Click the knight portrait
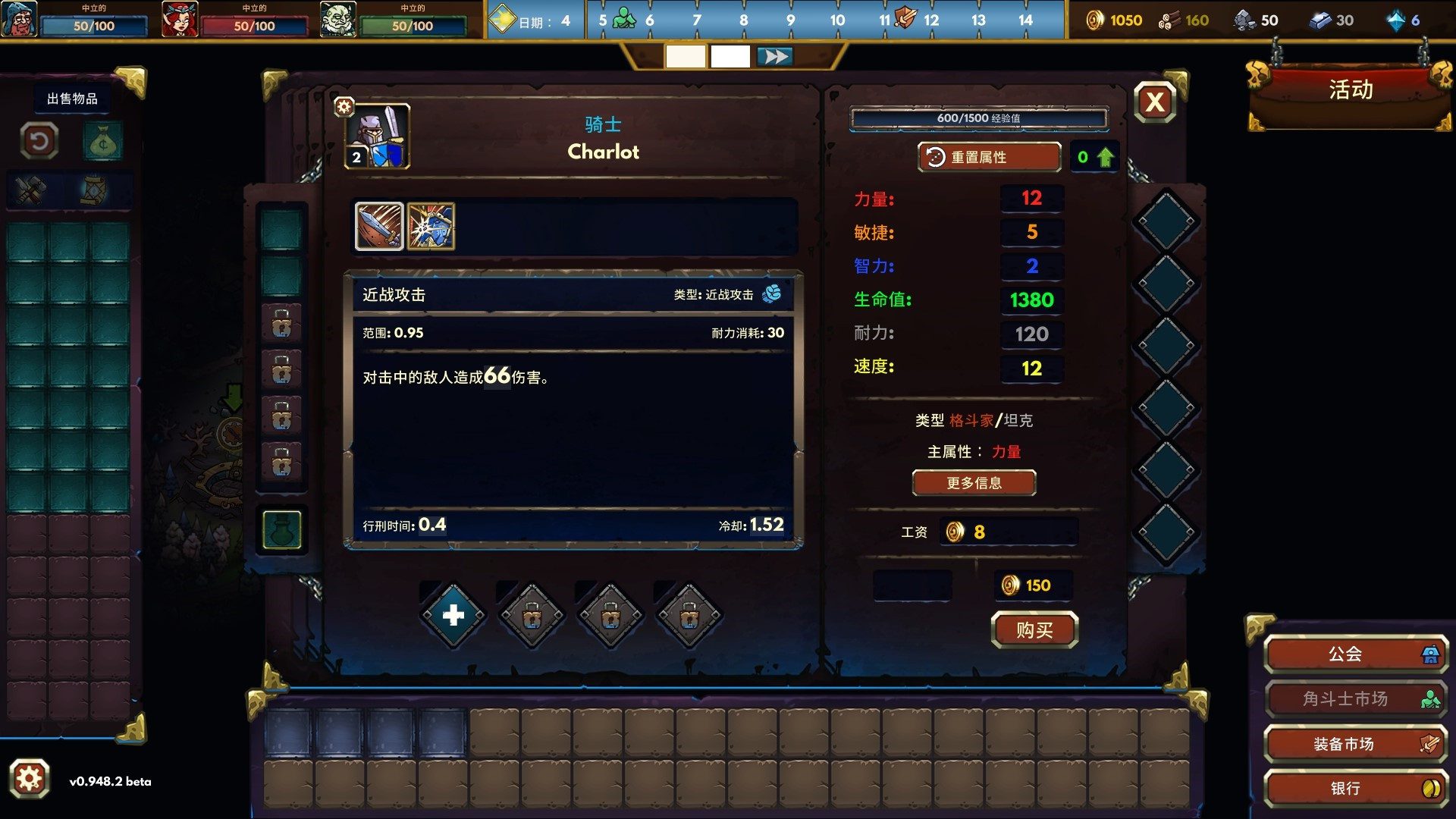This screenshot has width=1456, height=819. 378,136
